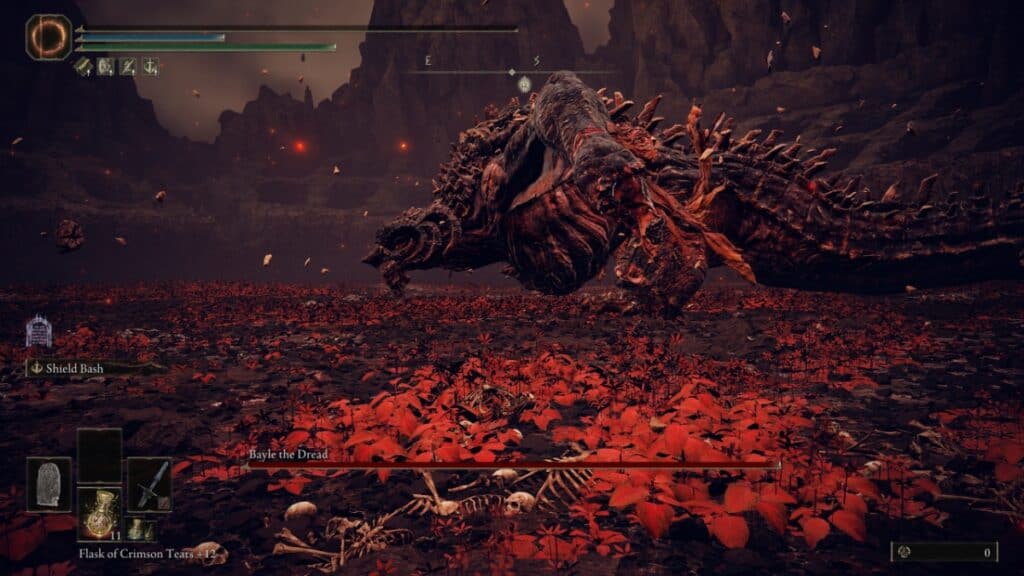Click the spirit summon gravestone icon

coord(38,331)
